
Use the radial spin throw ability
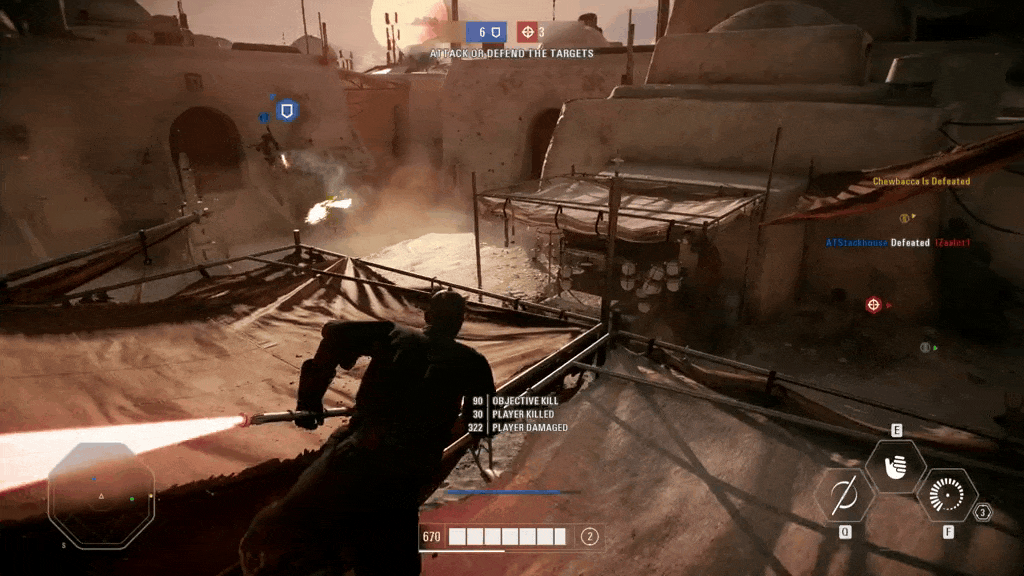tap(946, 495)
